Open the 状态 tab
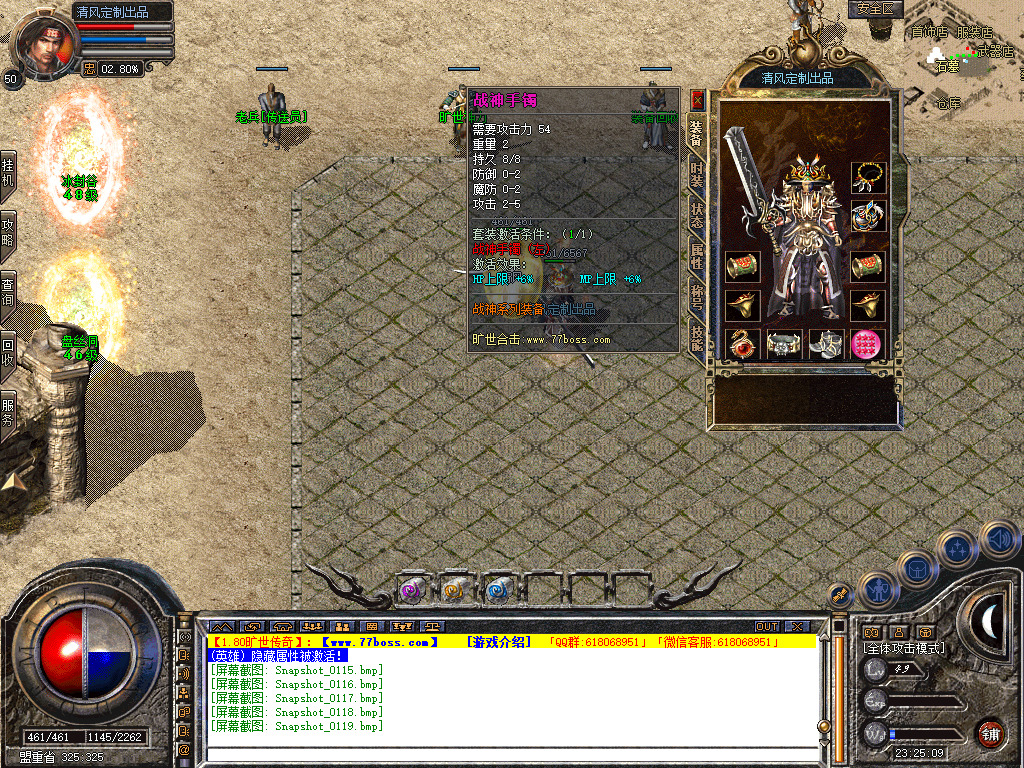 point(697,216)
